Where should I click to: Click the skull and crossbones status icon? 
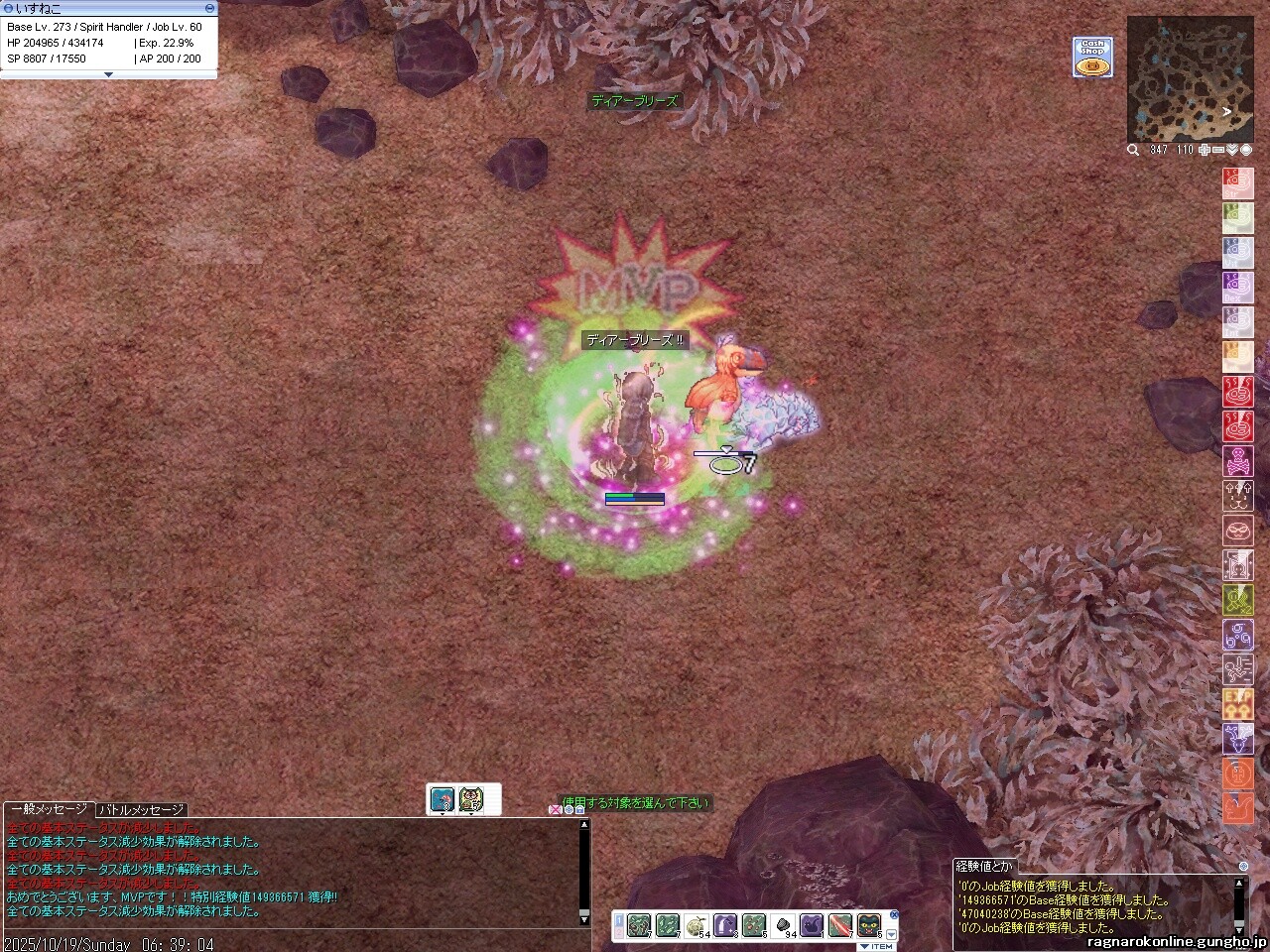click(x=1237, y=462)
